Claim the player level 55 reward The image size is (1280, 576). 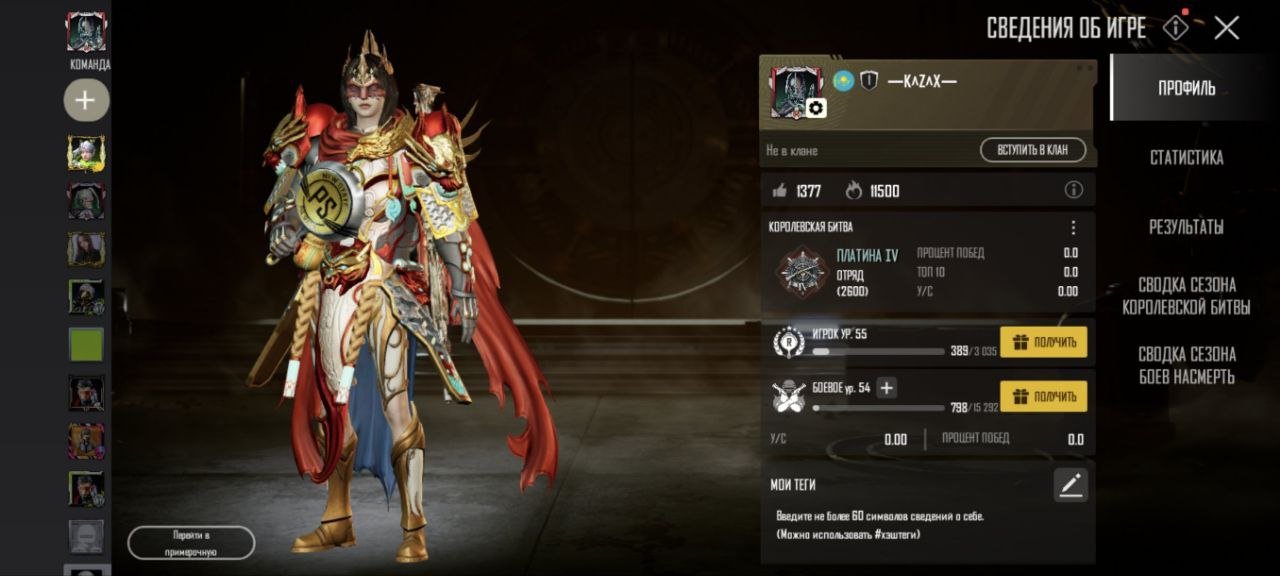coord(1043,343)
